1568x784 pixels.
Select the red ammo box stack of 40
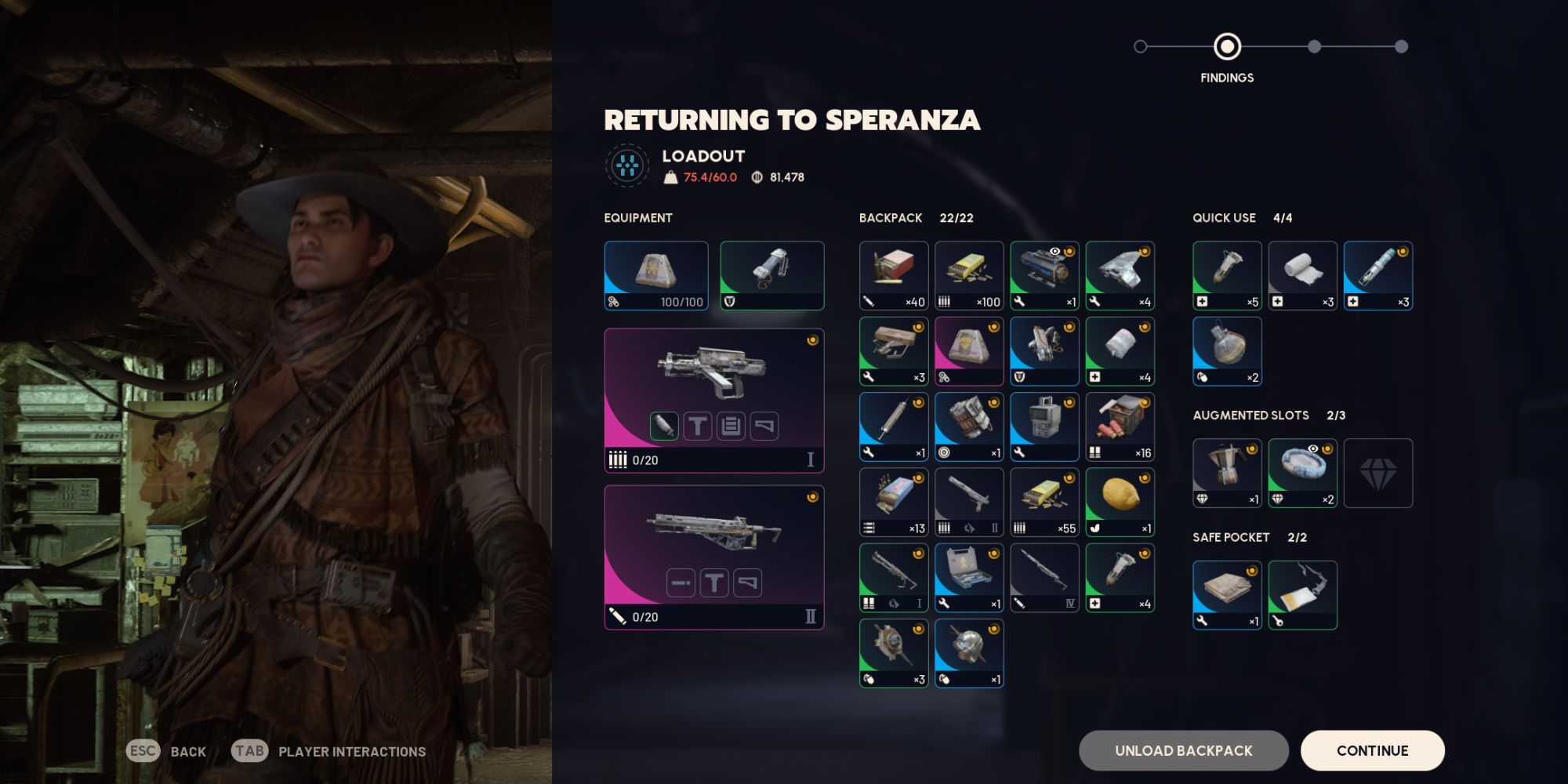point(894,275)
